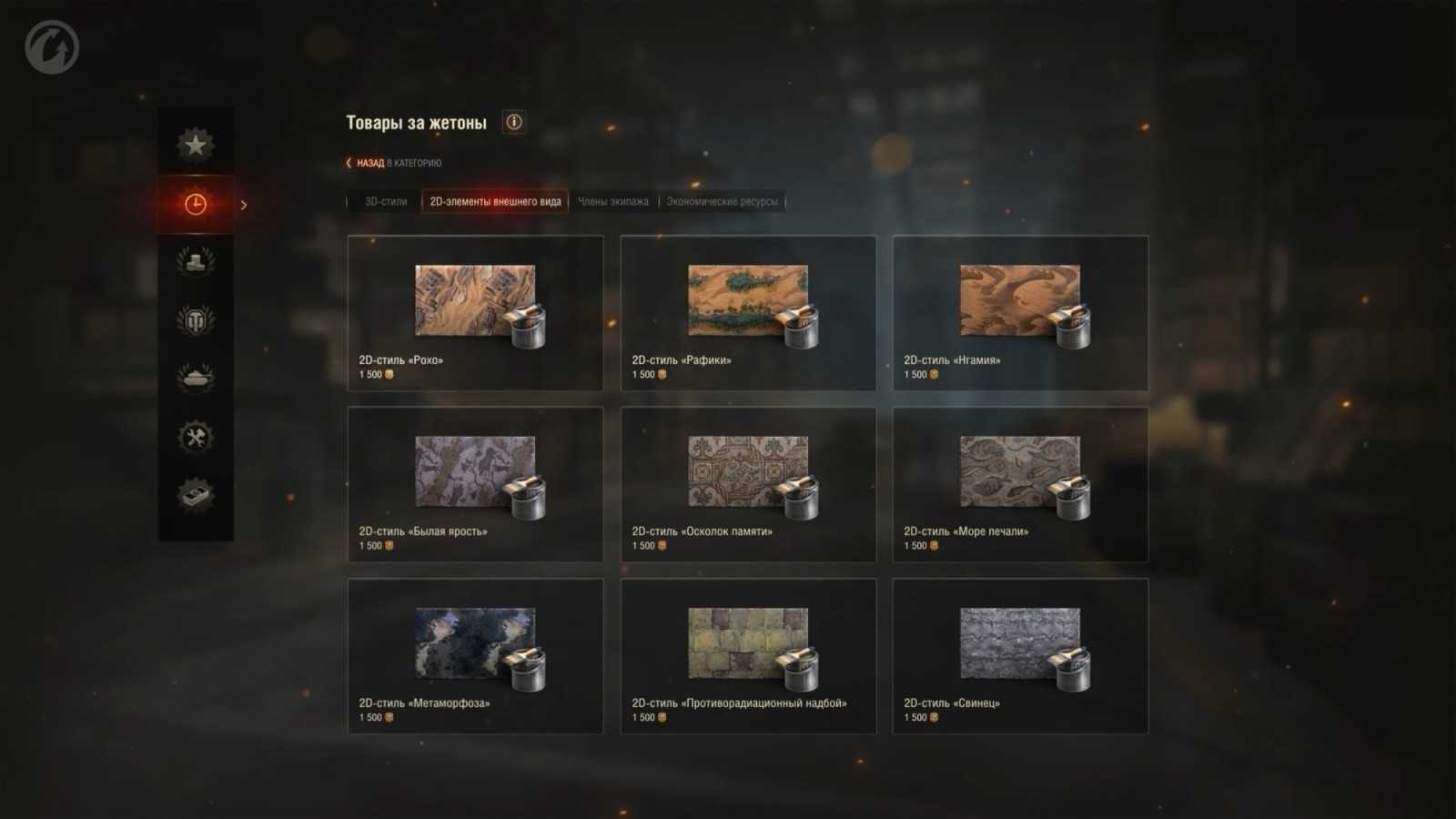Open the Члены экипажа tab
Viewport: 1456px width, 819px height.
click(x=614, y=201)
